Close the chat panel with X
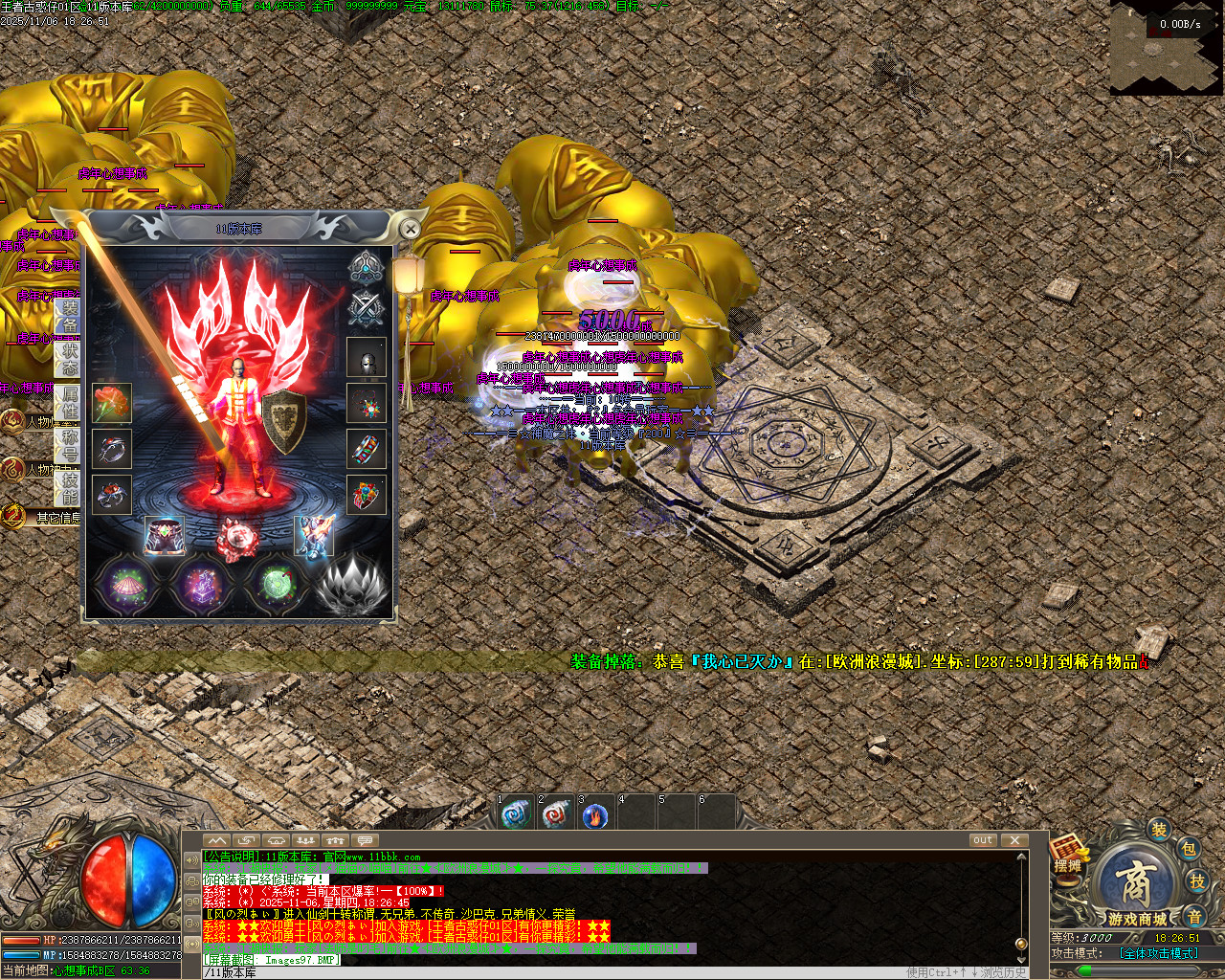The height and width of the screenshot is (980, 1225). 1013,840
